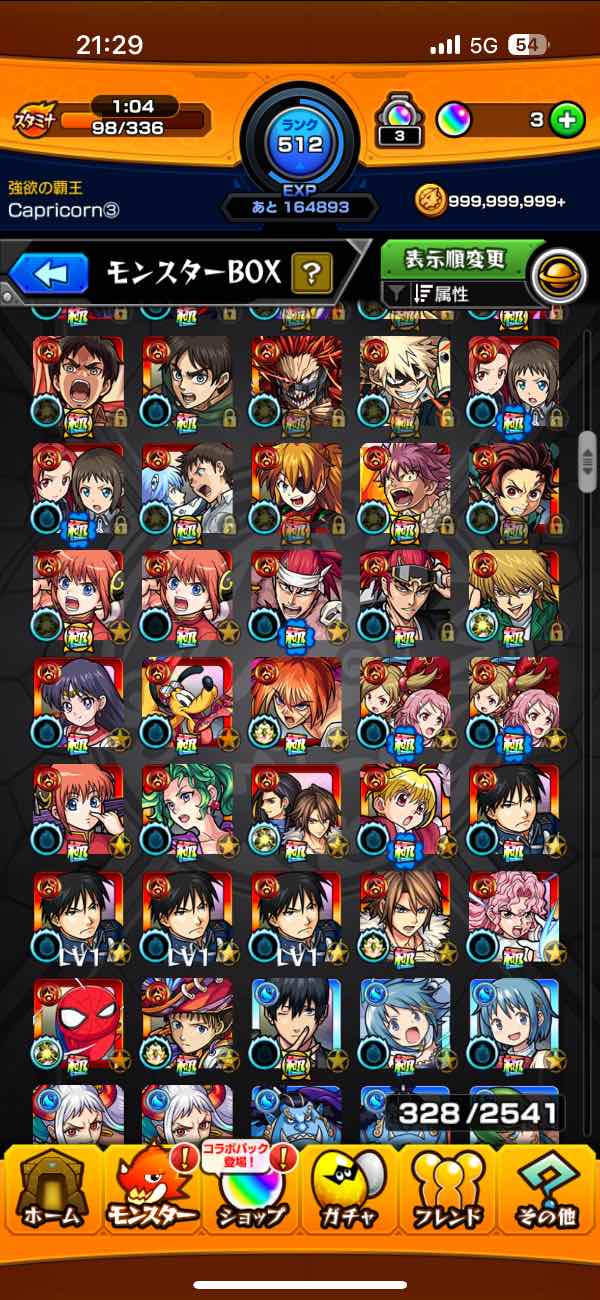
Task: Open the 属性 sort filter dropdown
Action: click(x=455, y=294)
